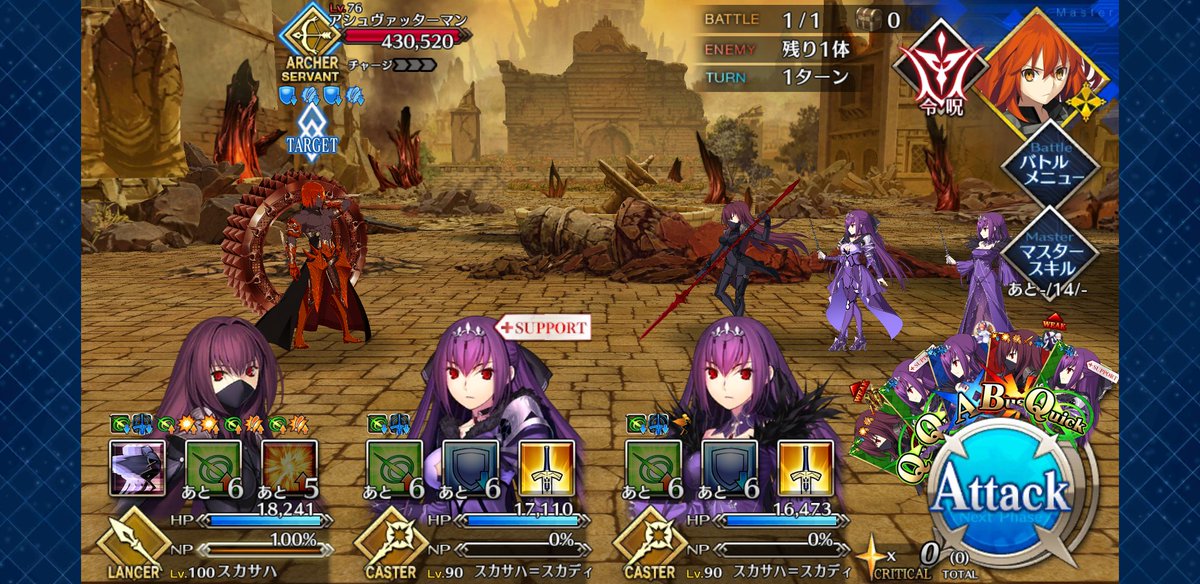Use the support Skadi's golden sword skill
The width and height of the screenshot is (1200, 584).
tap(548, 469)
